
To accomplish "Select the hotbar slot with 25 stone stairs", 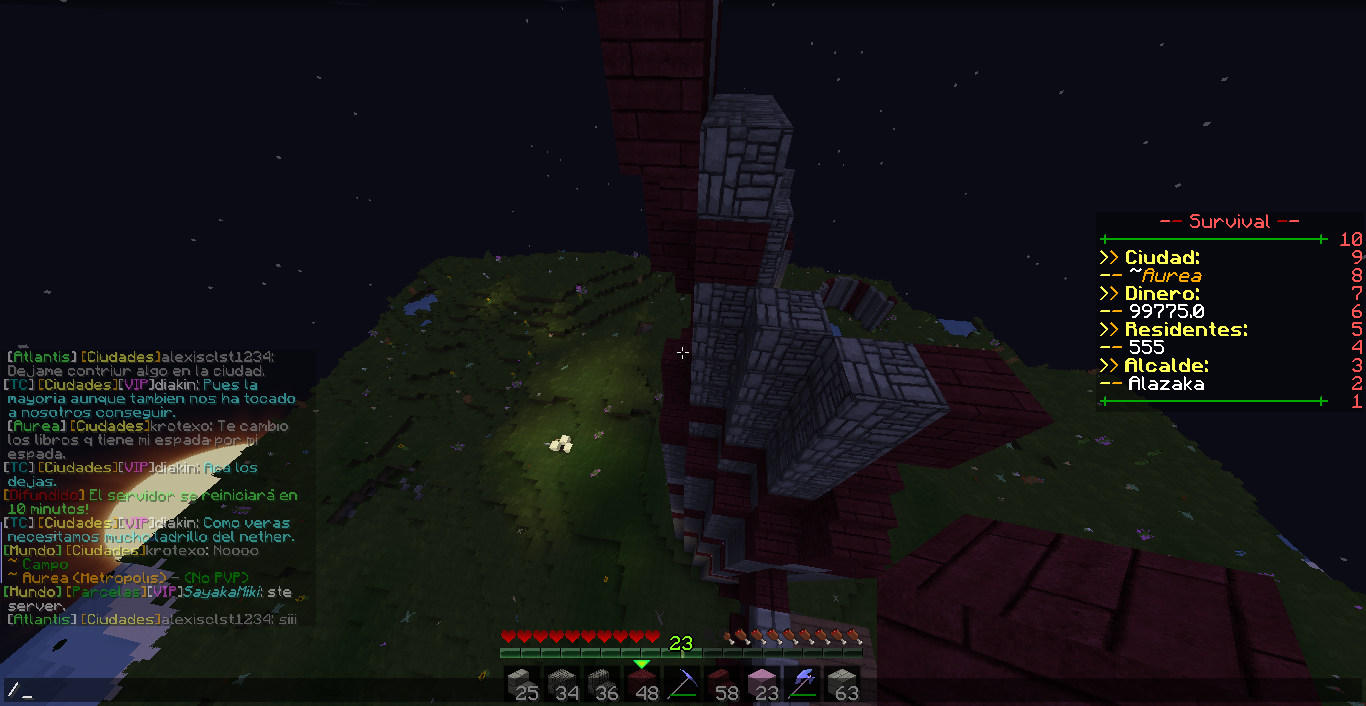I will [x=521, y=683].
